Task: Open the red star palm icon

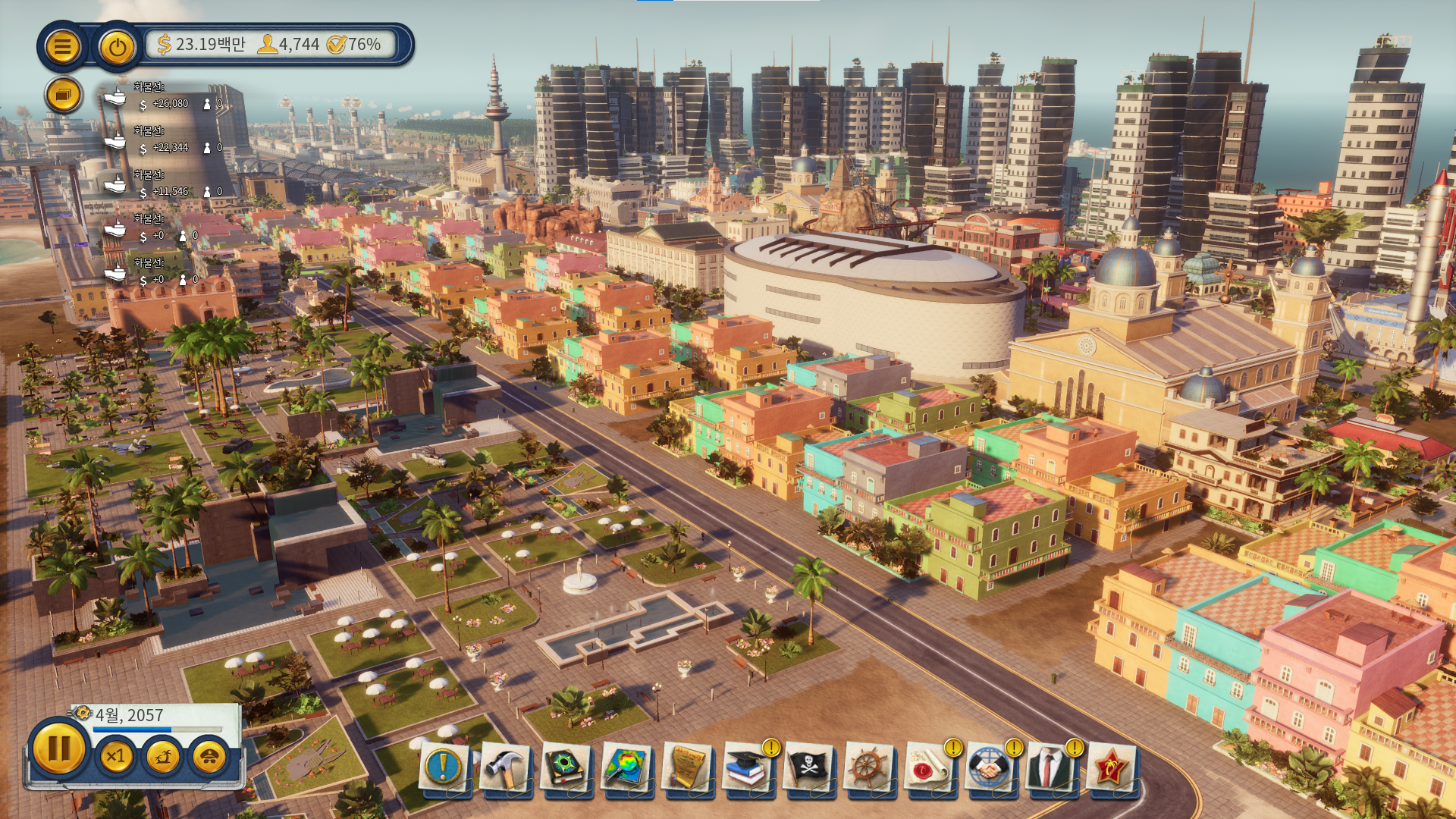Action: coord(1111,767)
